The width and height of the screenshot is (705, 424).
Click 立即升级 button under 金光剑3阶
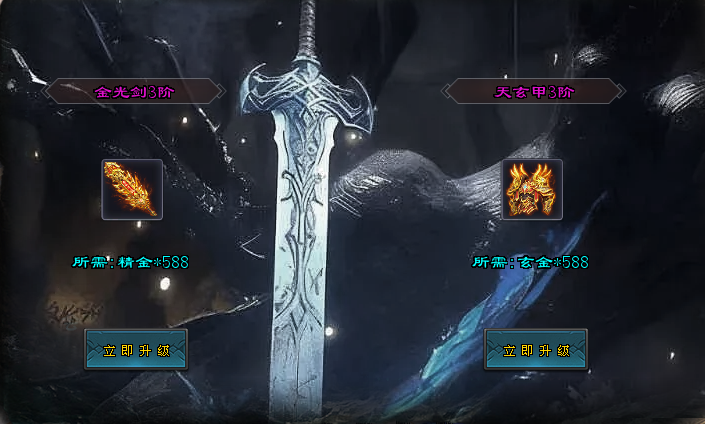(135, 350)
